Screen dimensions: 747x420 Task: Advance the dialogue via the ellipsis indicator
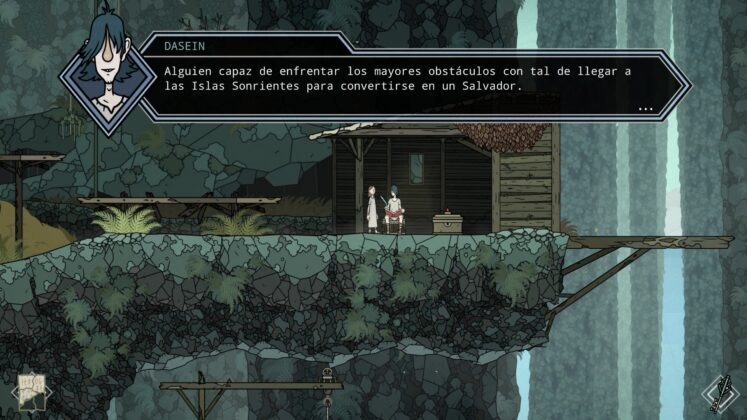point(644,107)
